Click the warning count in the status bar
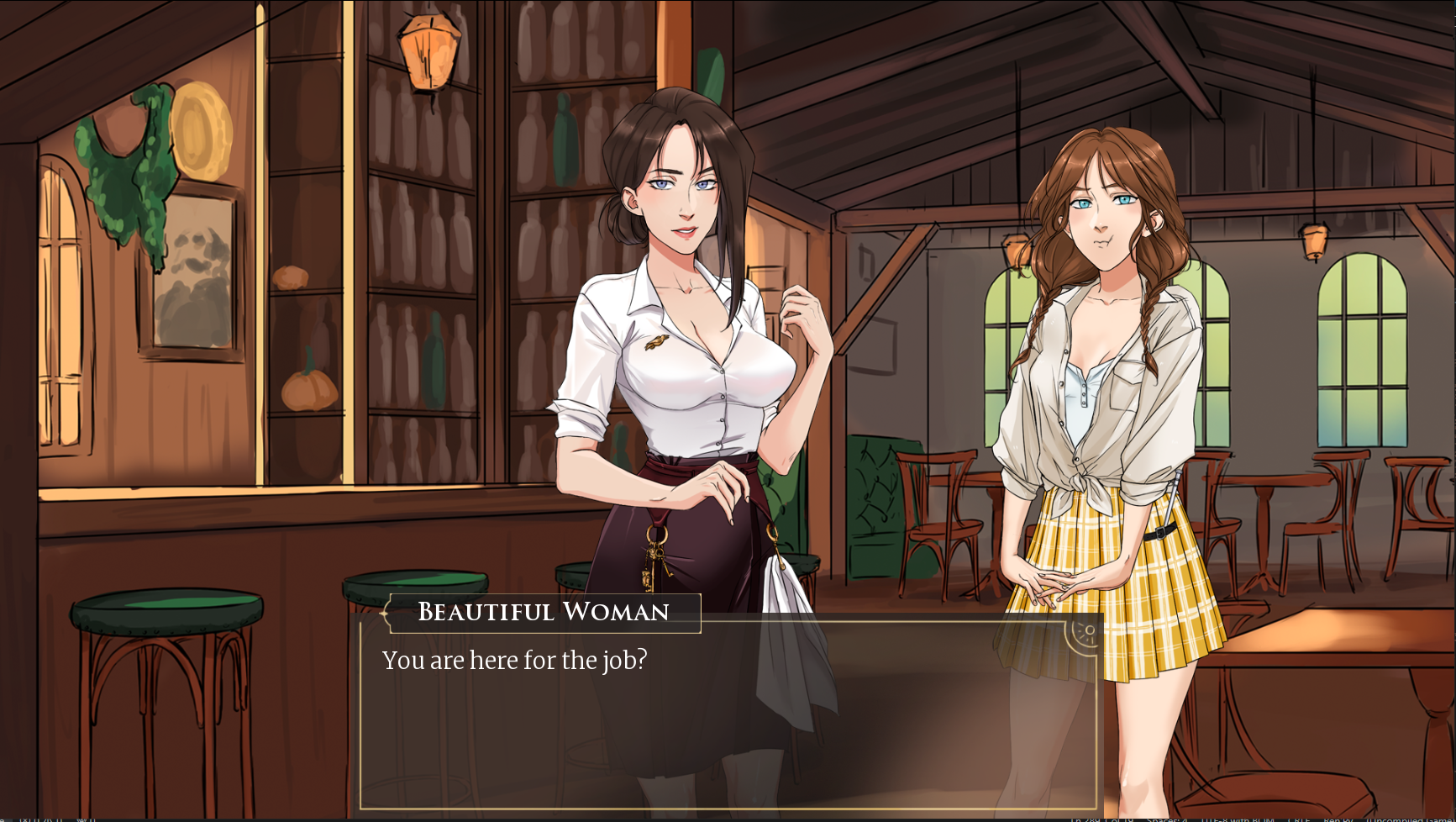Image resolution: width=1456 pixels, height=822 pixels. [x=52, y=819]
